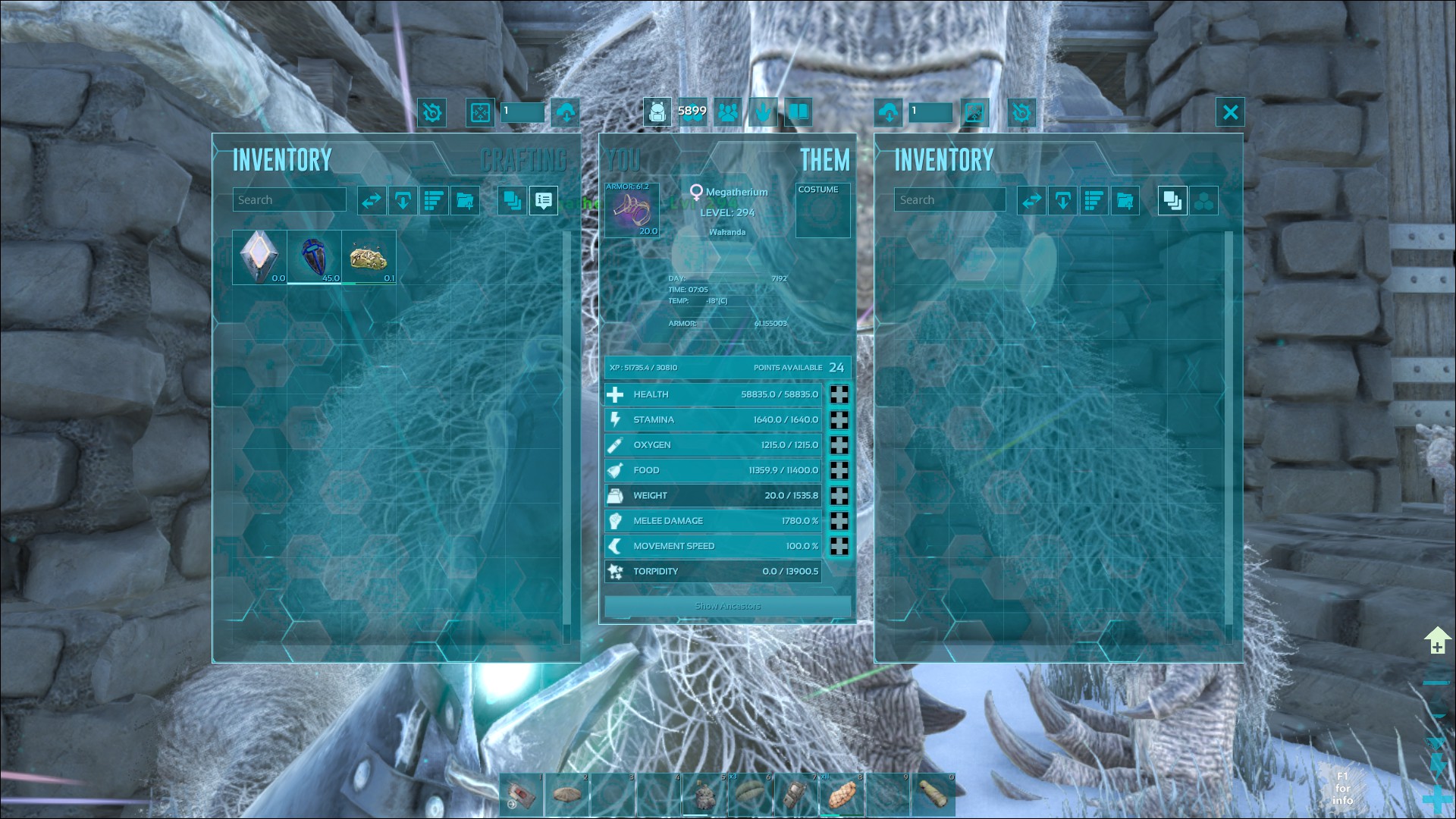The width and height of the screenshot is (1456, 819).
Task: Level up the Food stat
Action: [839, 470]
